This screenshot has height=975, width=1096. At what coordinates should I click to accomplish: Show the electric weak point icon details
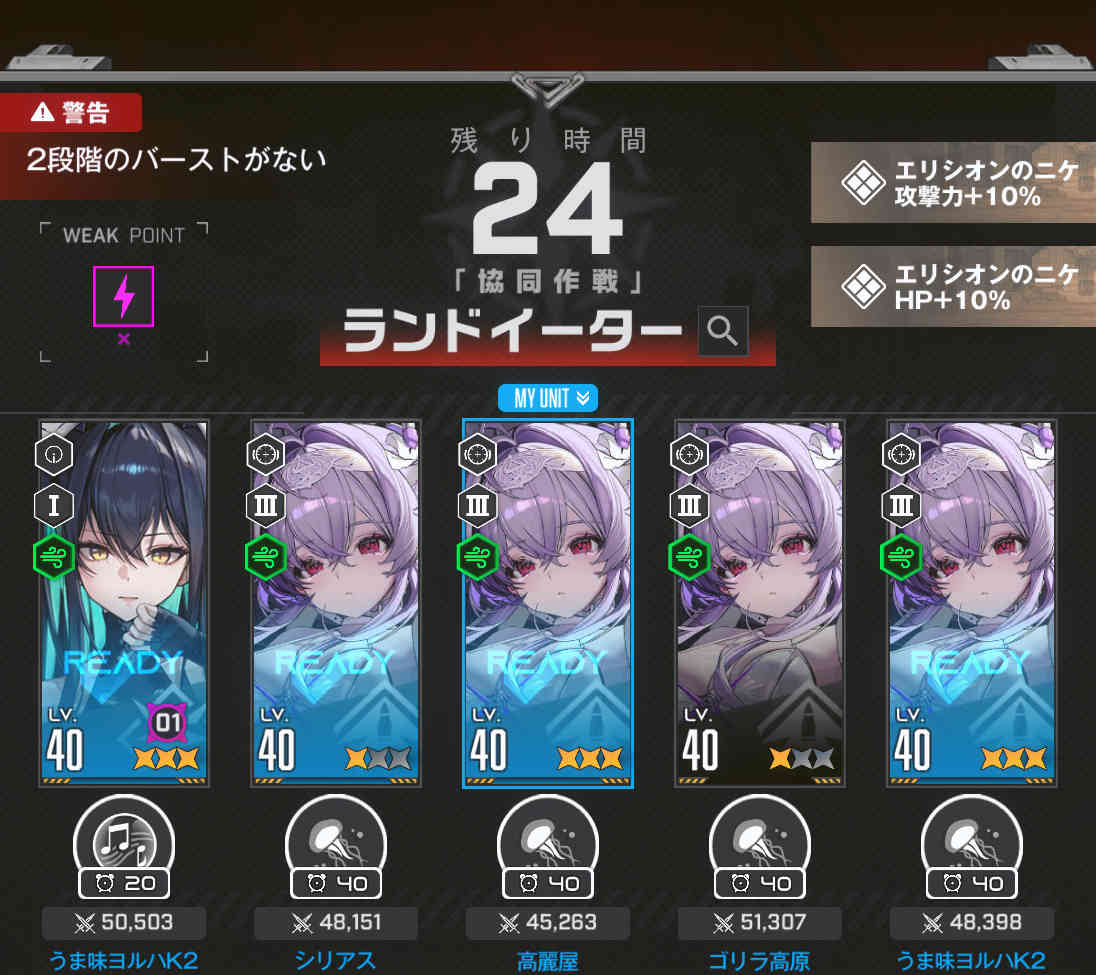click(123, 296)
